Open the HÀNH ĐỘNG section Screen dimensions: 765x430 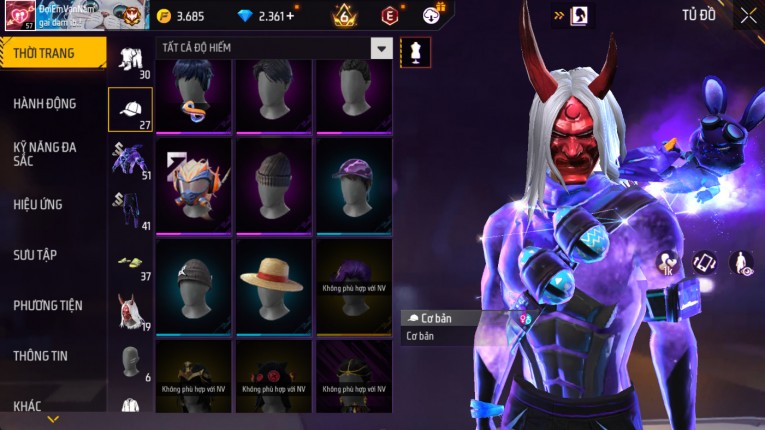(46, 103)
